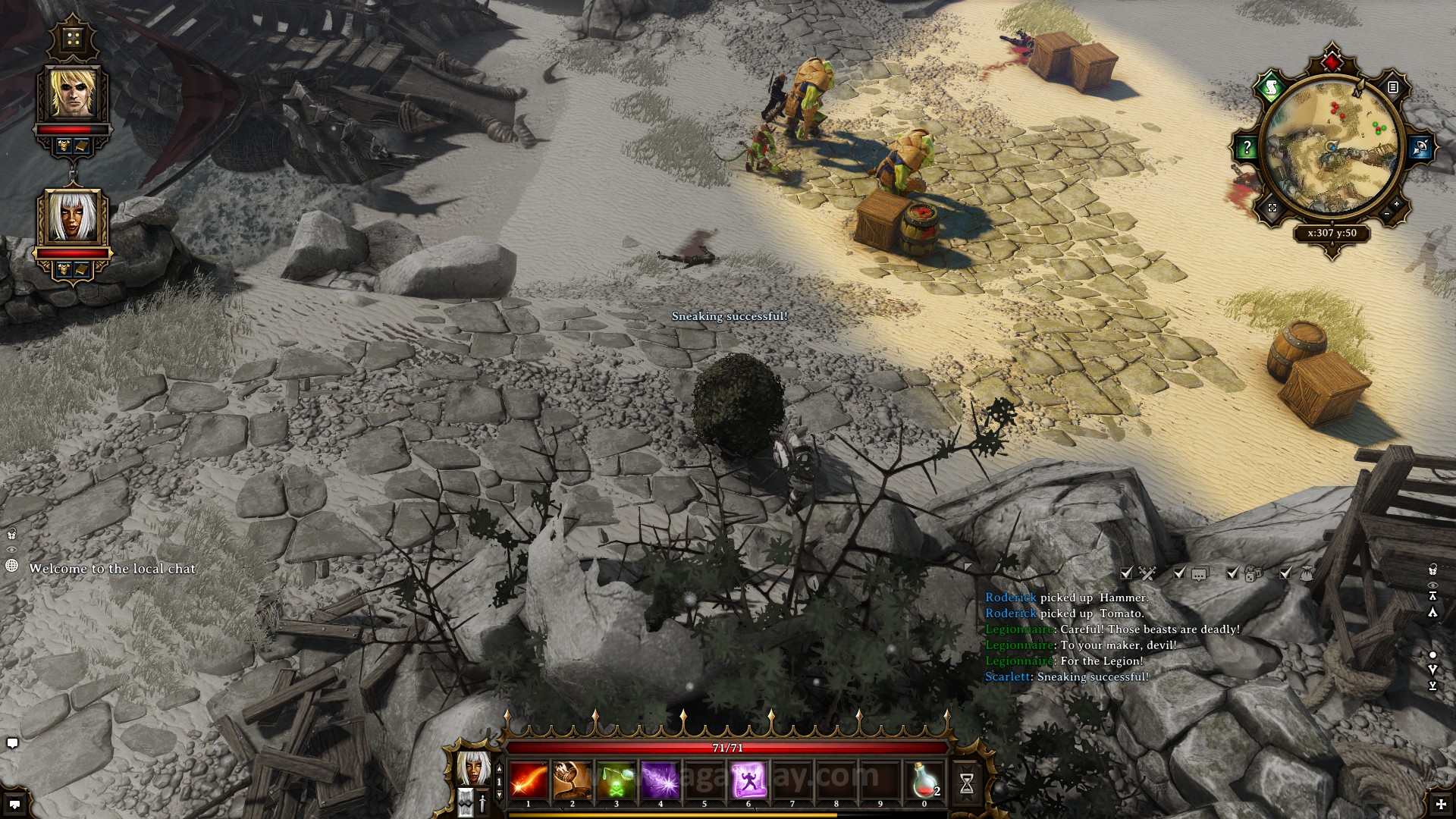The width and height of the screenshot is (1456, 819).
Task: Cast the purple burst skill in slot 4
Action: click(660, 780)
